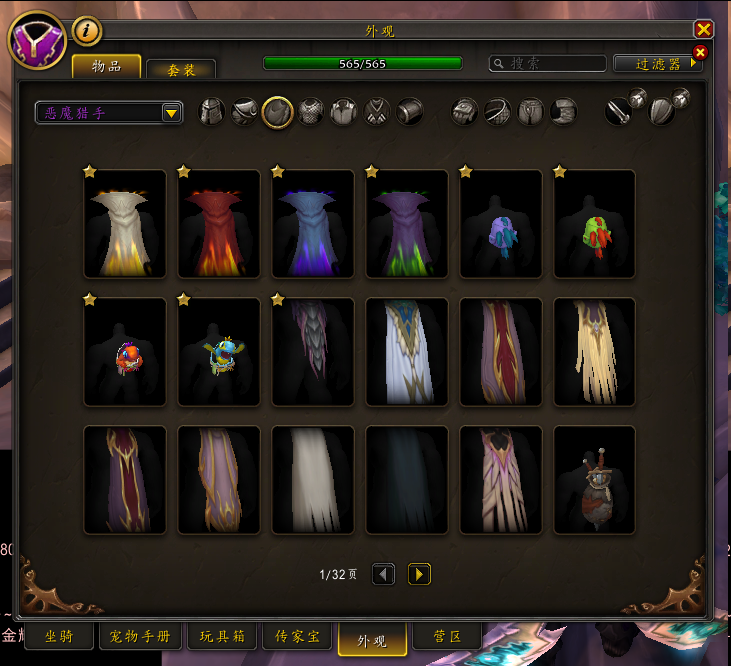
Task: Switch to the 宠物手册 pet journal tab
Action: [x=139, y=635]
